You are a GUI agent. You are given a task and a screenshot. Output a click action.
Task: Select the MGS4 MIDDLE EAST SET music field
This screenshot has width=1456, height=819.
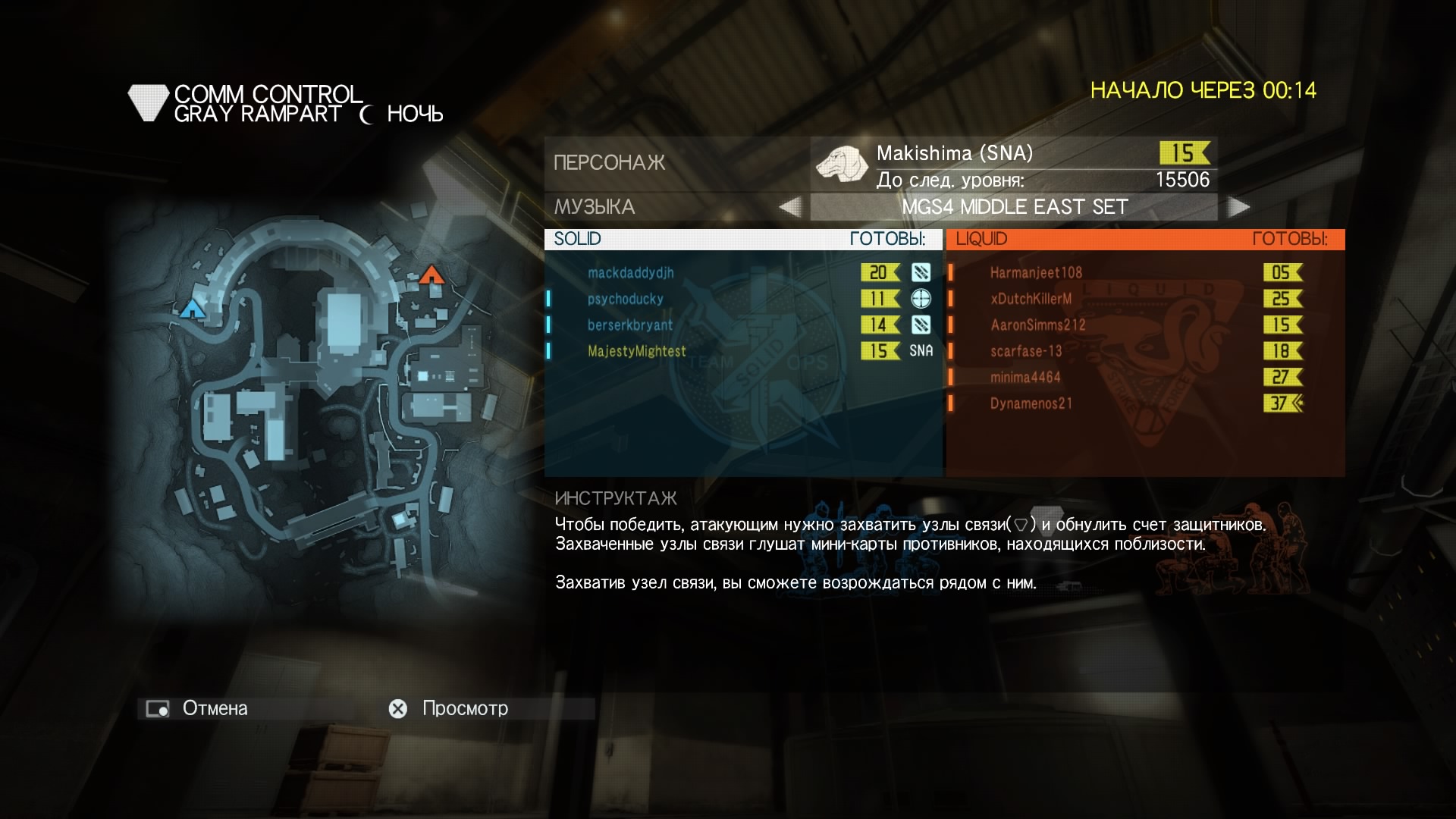[x=1014, y=207]
